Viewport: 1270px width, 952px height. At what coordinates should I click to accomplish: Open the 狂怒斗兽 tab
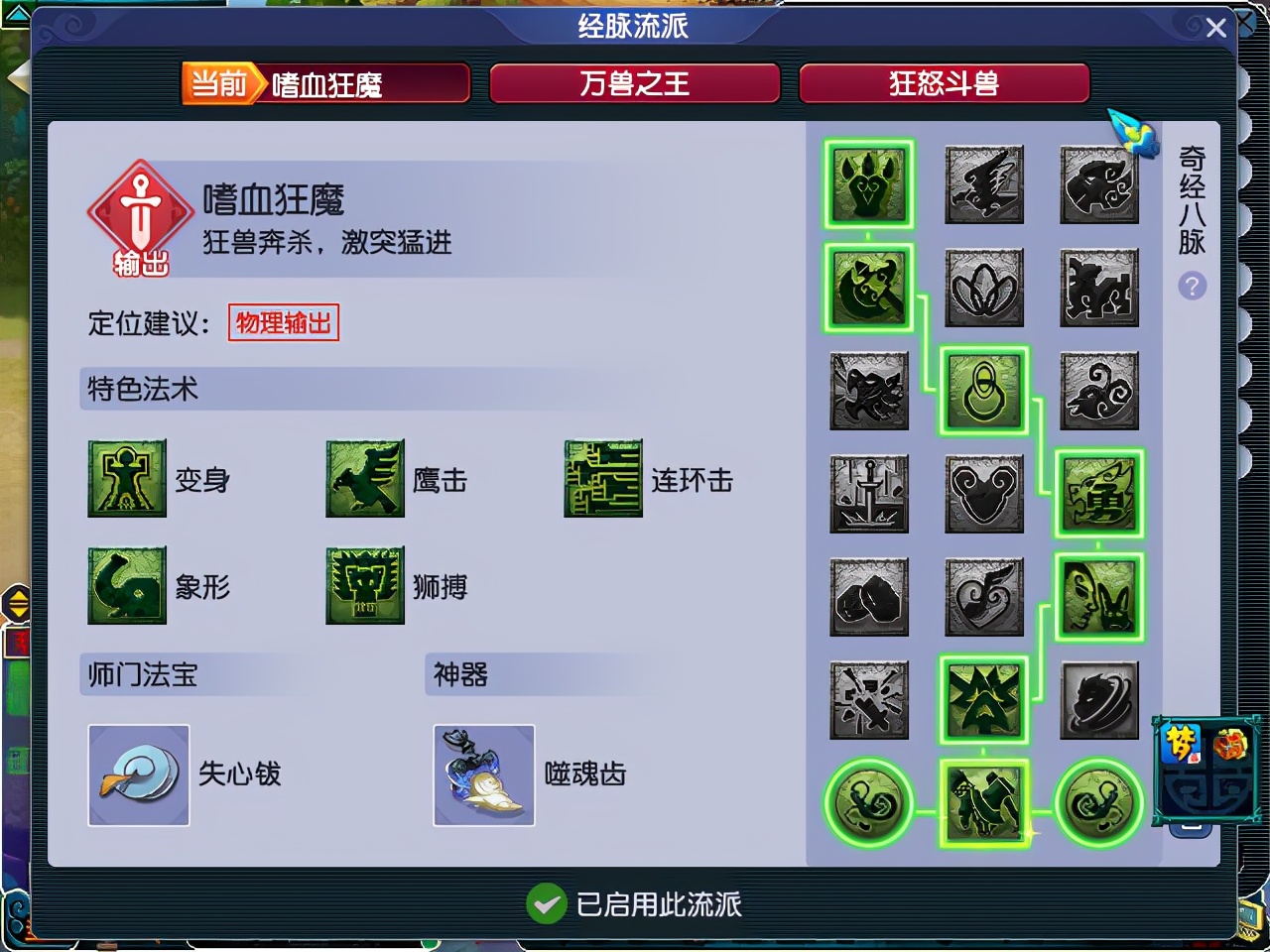point(945,83)
